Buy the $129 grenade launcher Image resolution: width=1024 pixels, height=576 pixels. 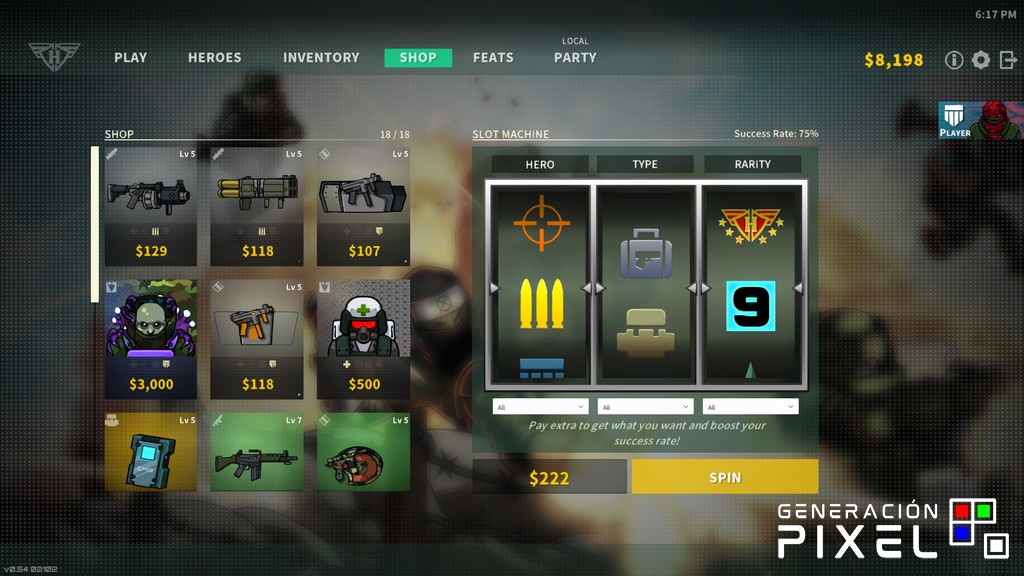[x=151, y=207]
